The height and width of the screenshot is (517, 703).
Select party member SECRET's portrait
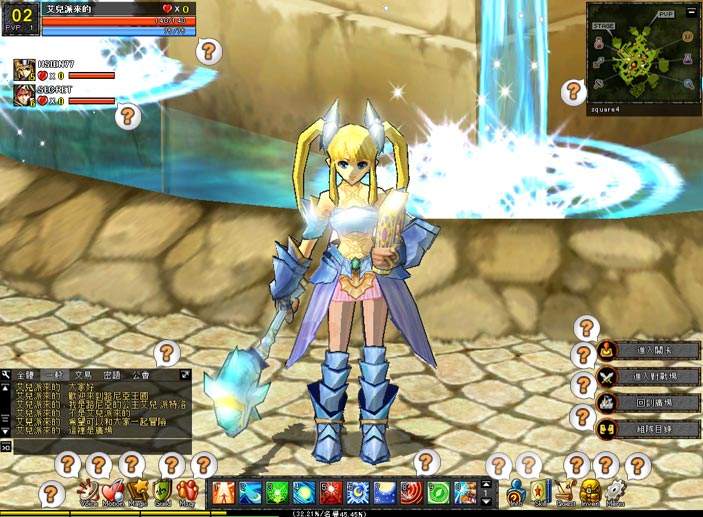(24, 96)
